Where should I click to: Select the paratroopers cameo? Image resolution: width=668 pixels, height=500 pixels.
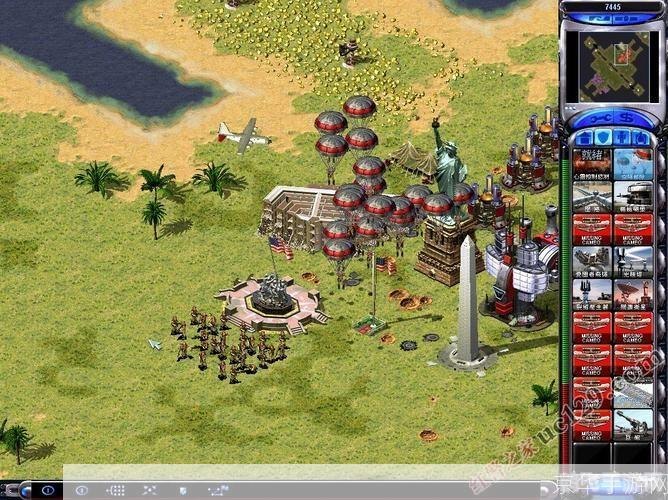click(x=633, y=163)
